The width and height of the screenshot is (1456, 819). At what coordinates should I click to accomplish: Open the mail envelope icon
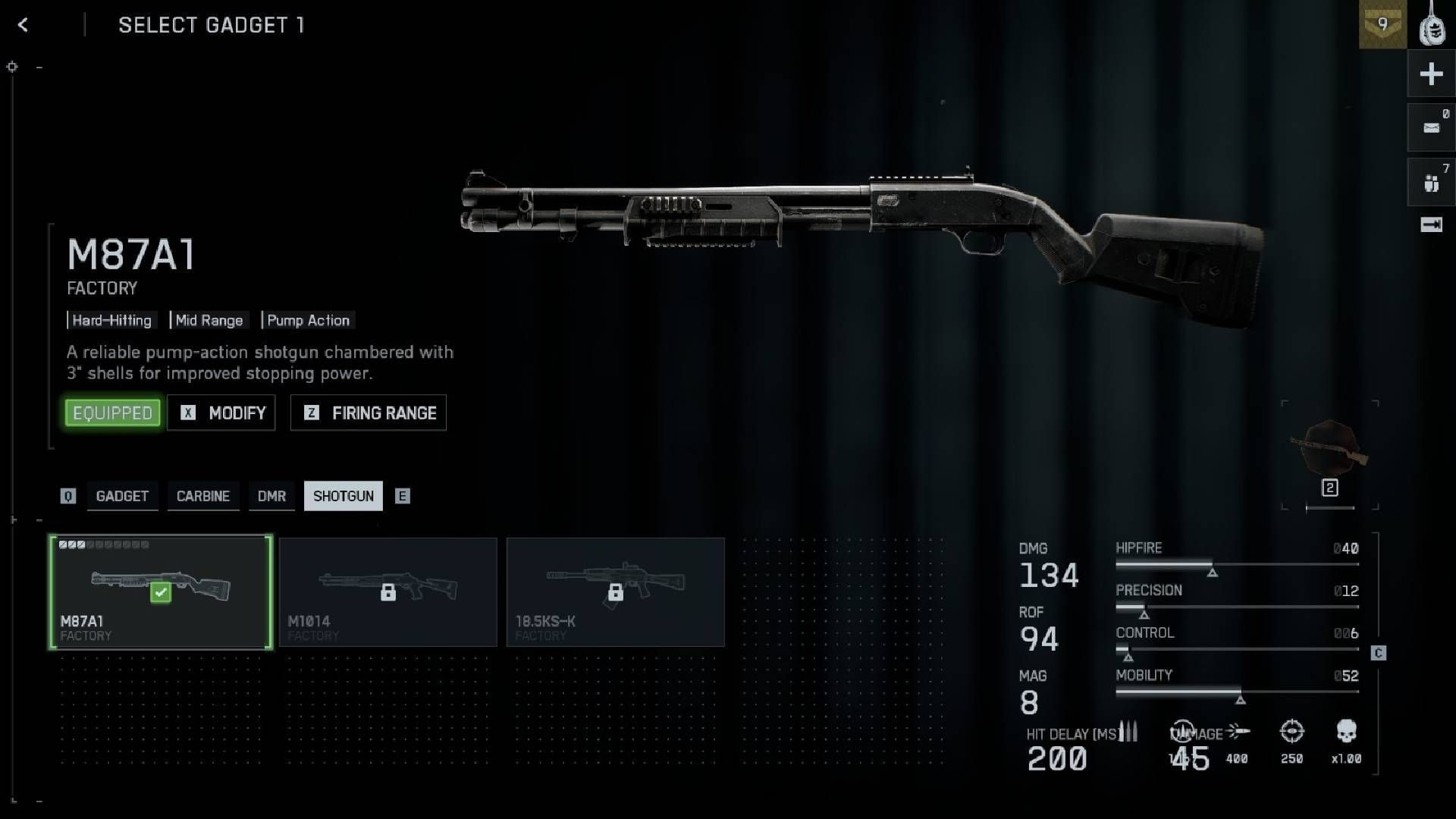coord(1431,127)
